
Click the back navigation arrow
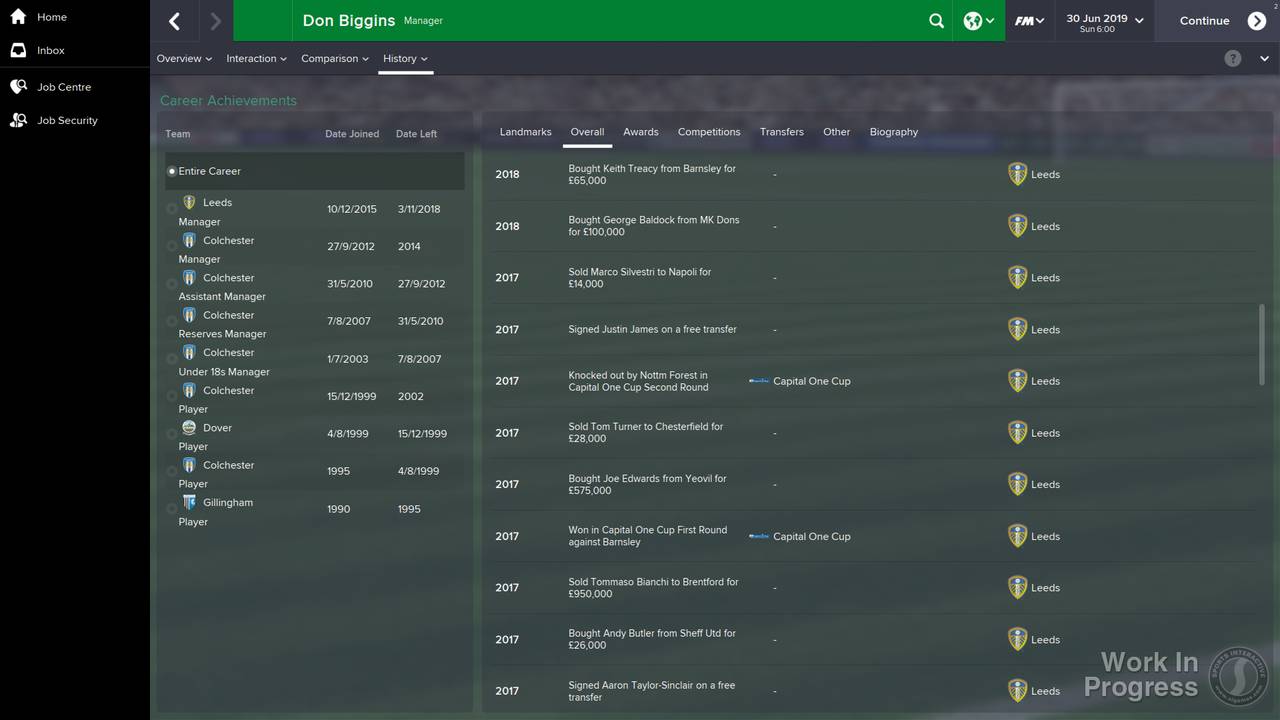click(174, 20)
